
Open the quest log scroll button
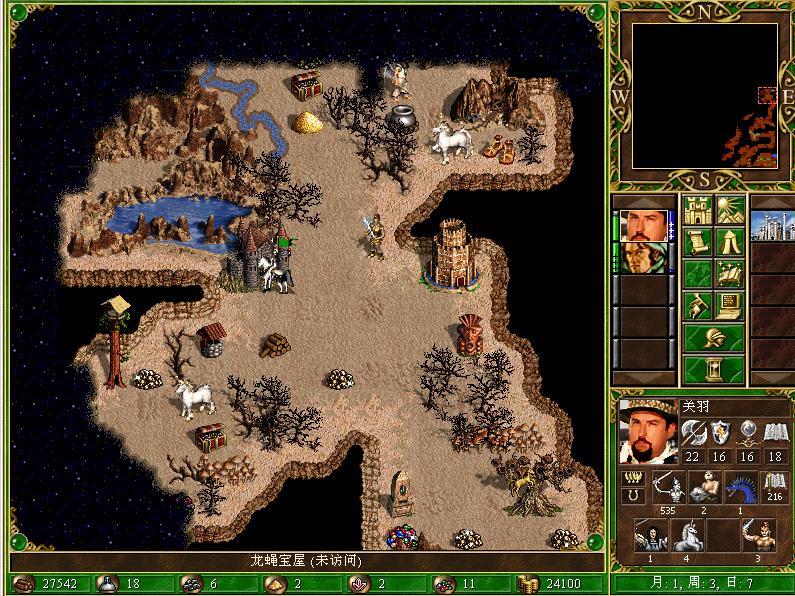(x=697, y=241)
